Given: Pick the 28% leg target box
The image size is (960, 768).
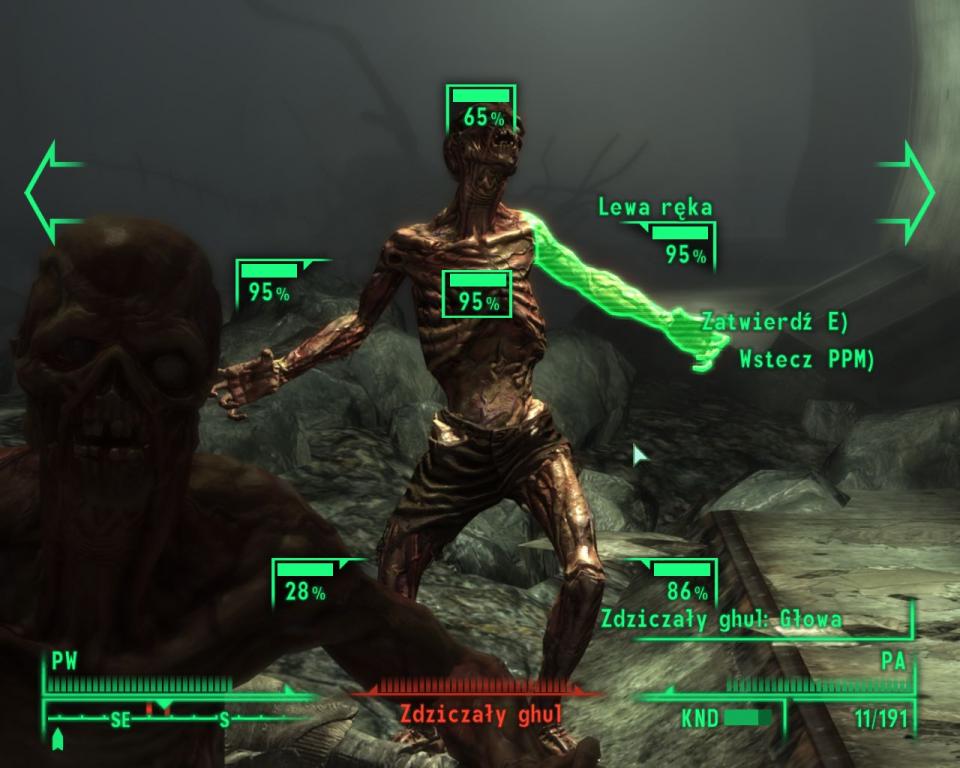Looking at the screenshot, I should pyautogui.click(x=304, y=583).
